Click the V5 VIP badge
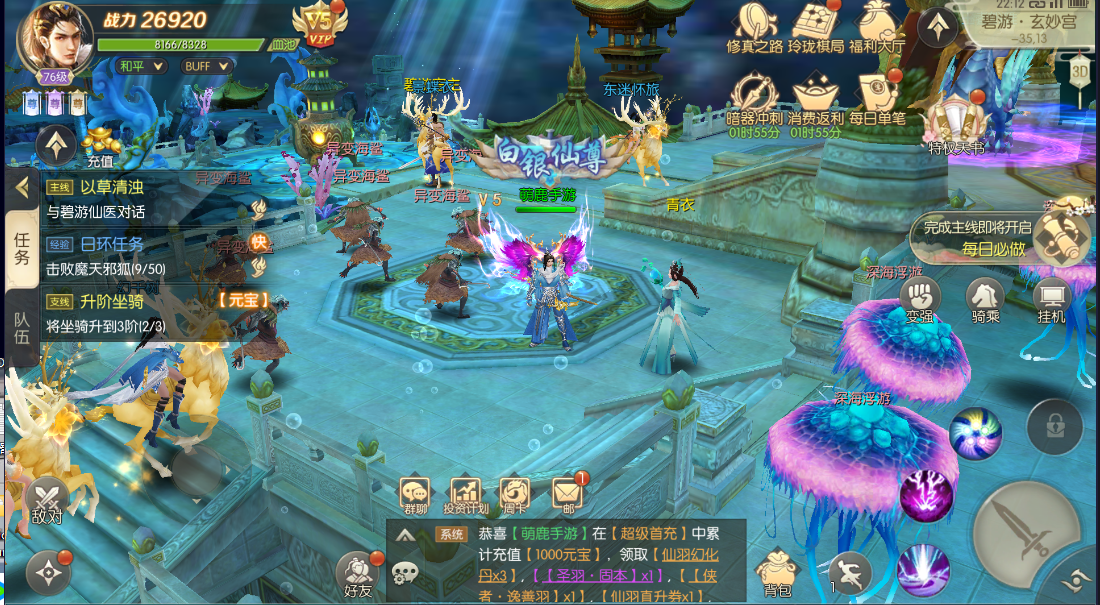The height and width of the screenshot is (605, 1100). pos(317,22)
